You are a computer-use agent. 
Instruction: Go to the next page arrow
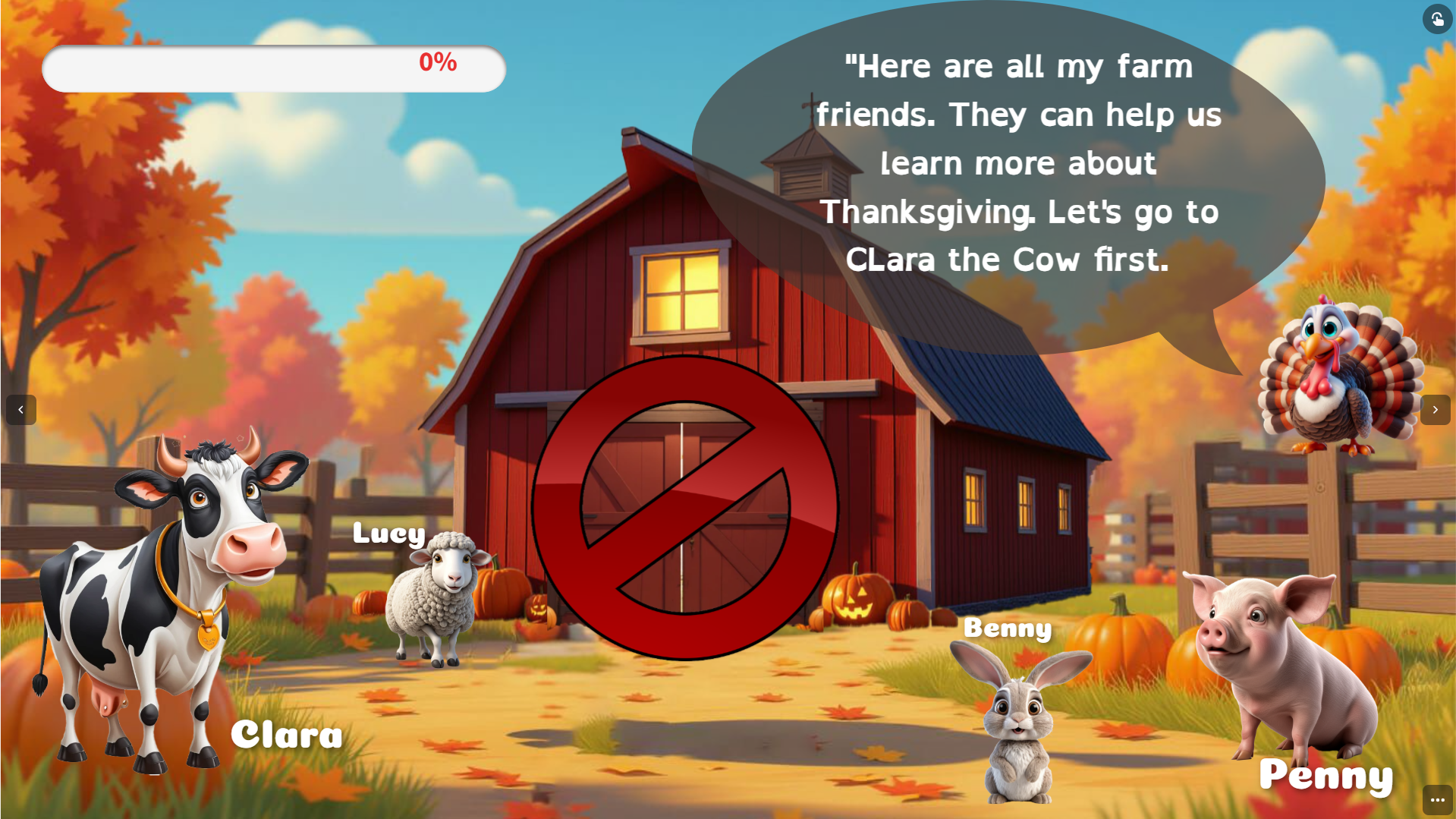tap(1435, 410)
